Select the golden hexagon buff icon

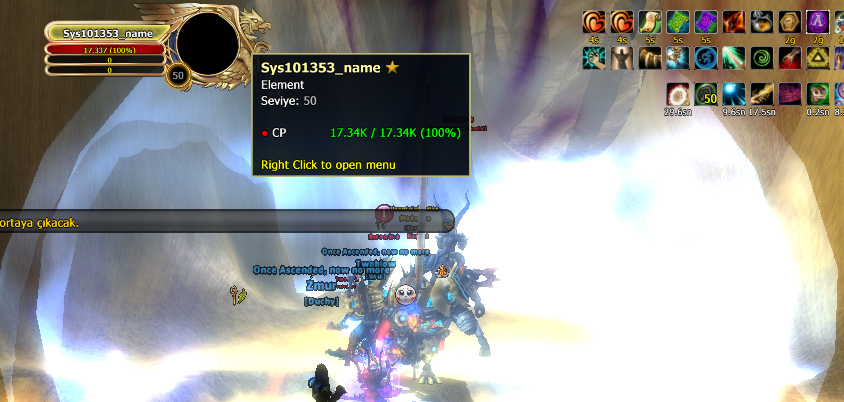point(790,22)
